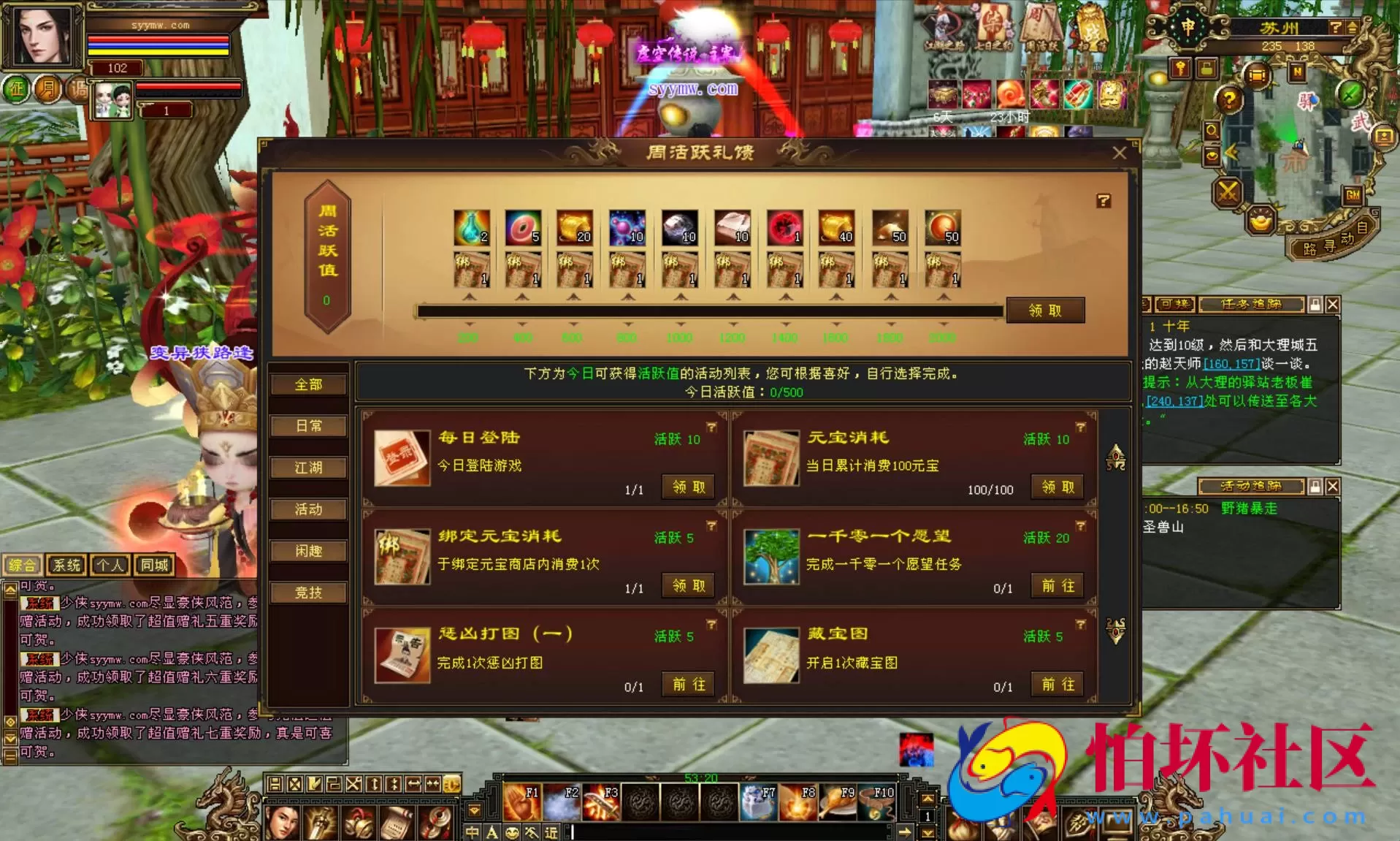Open the question mark help icon on minimap
The width and height of the screenshot is (1400, 841).
tap(1230, 100)
